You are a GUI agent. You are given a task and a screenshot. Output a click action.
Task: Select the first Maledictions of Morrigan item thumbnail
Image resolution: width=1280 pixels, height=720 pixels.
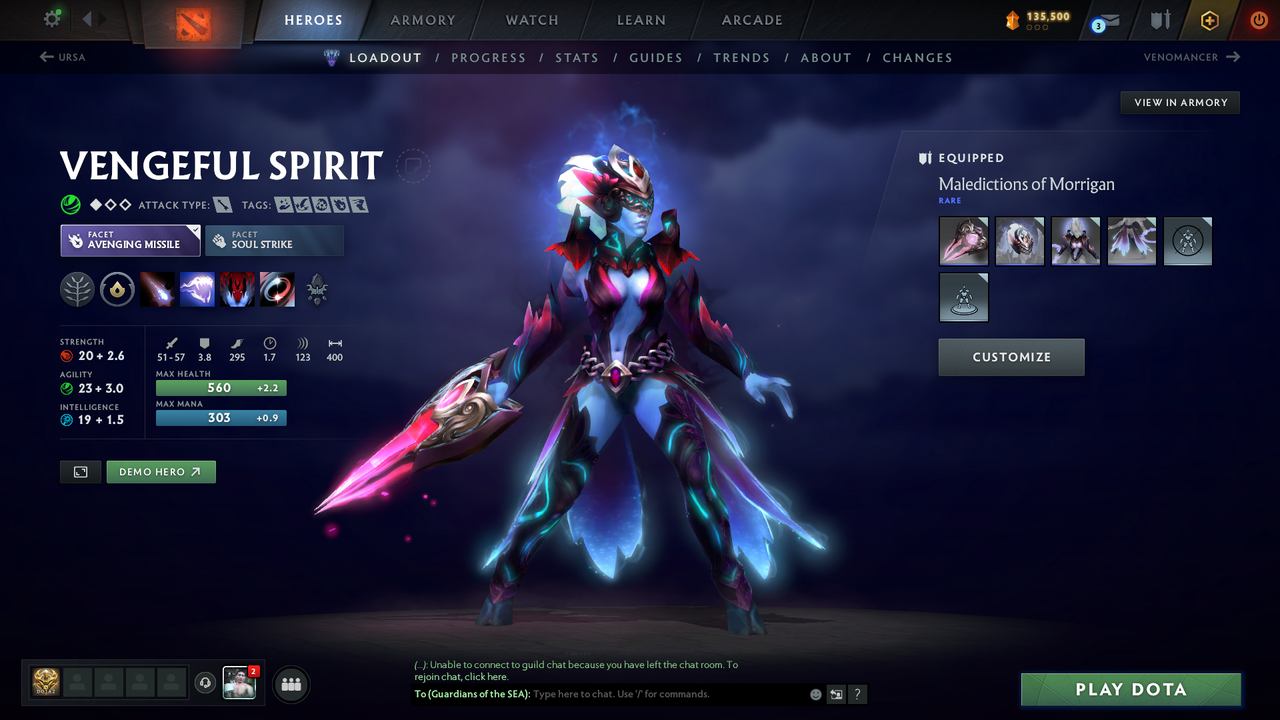pos(963,241)
